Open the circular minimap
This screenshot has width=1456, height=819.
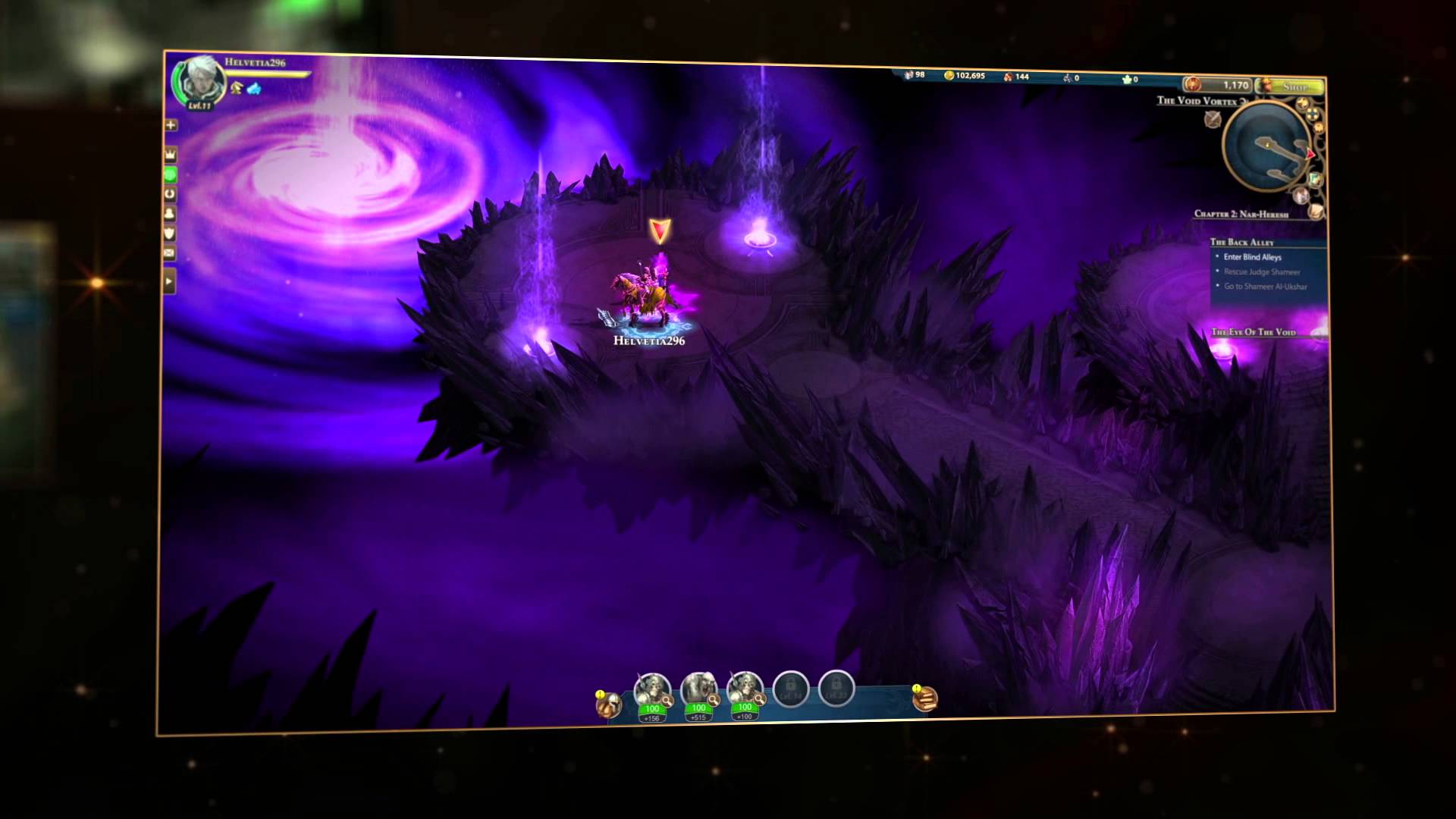click(1266, 146)
